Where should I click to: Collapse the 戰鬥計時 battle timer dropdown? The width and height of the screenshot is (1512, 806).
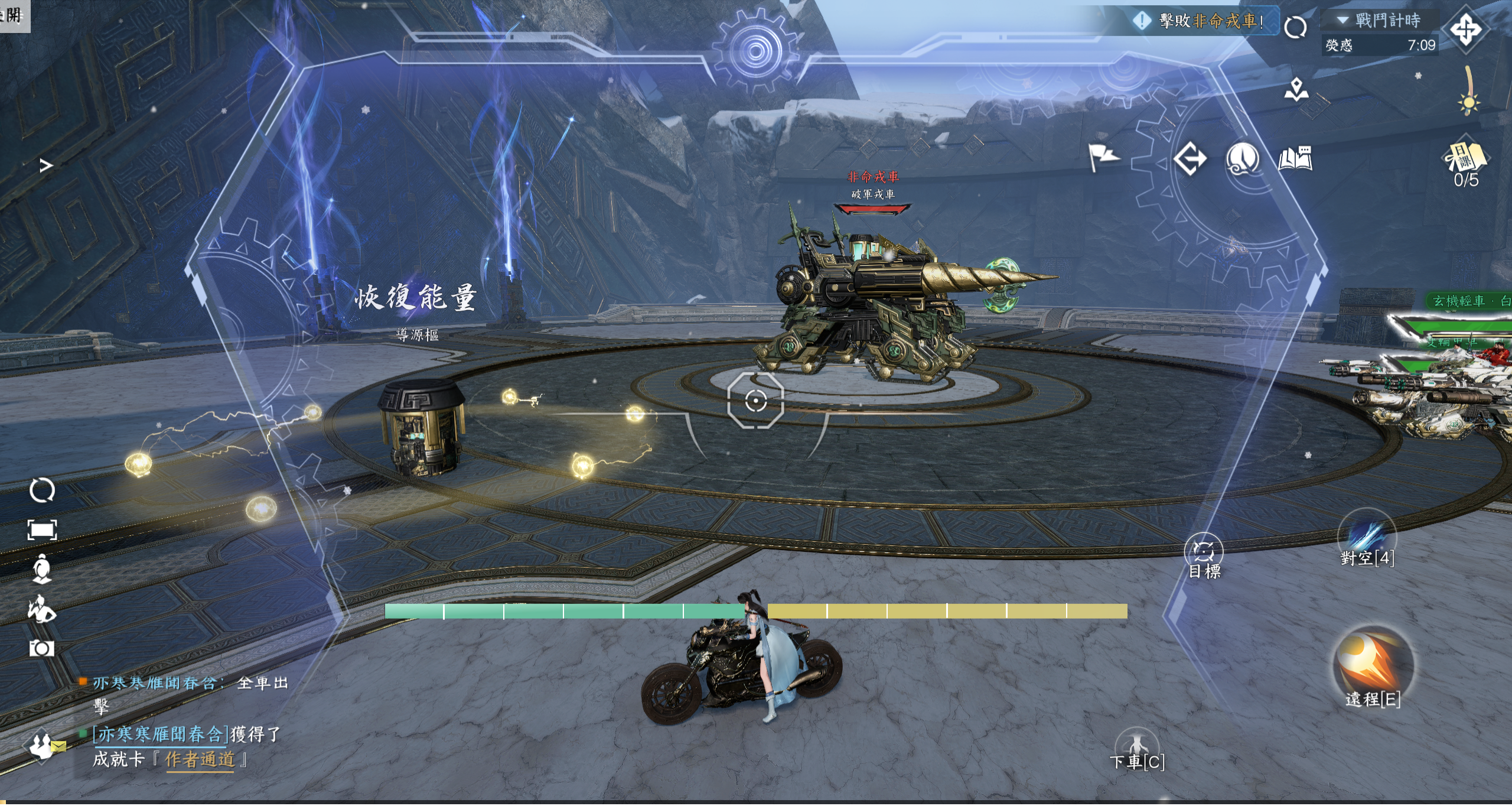coord(1343,21)
